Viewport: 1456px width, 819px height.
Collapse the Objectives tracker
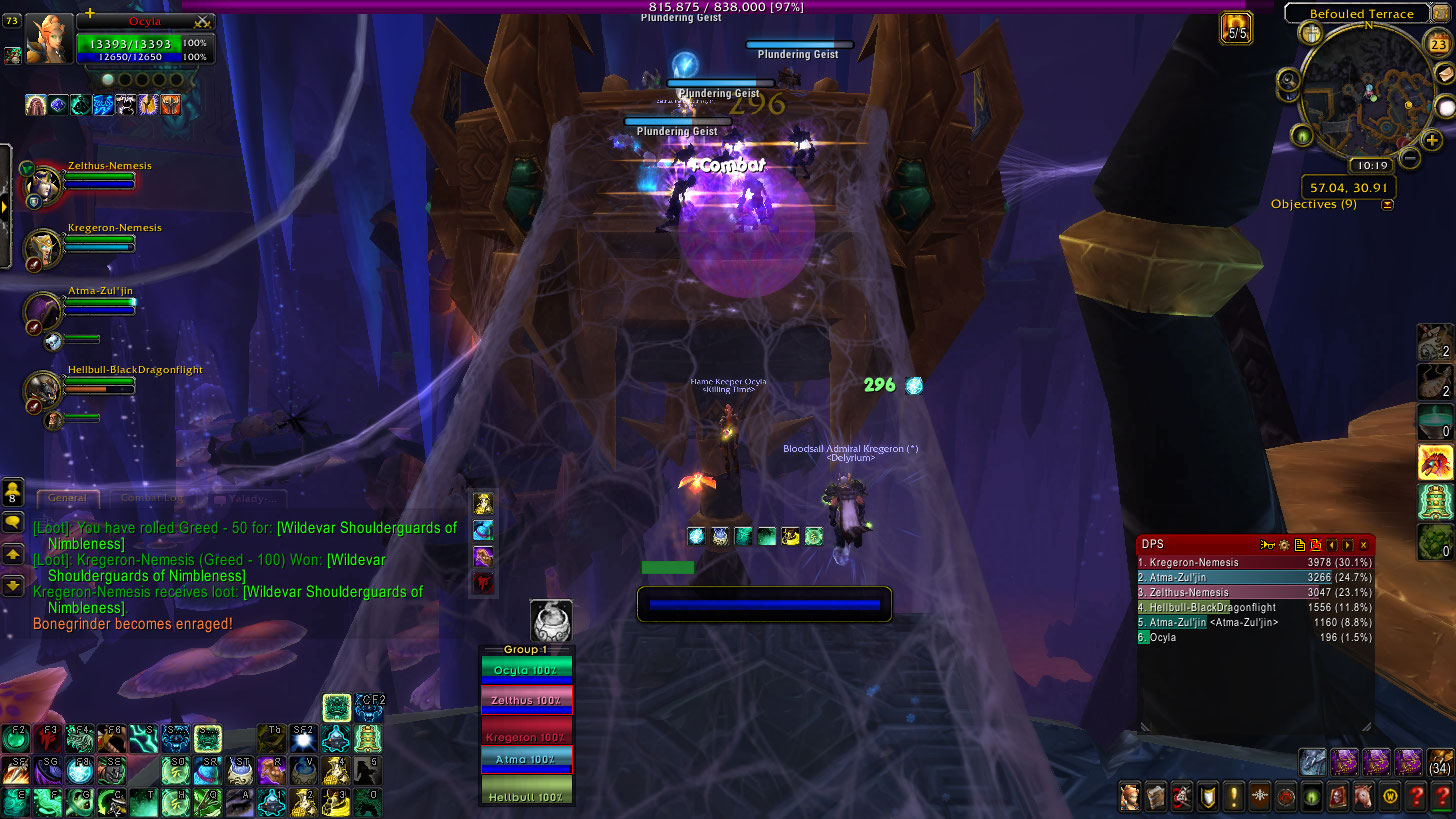[x=1387, y=205]
